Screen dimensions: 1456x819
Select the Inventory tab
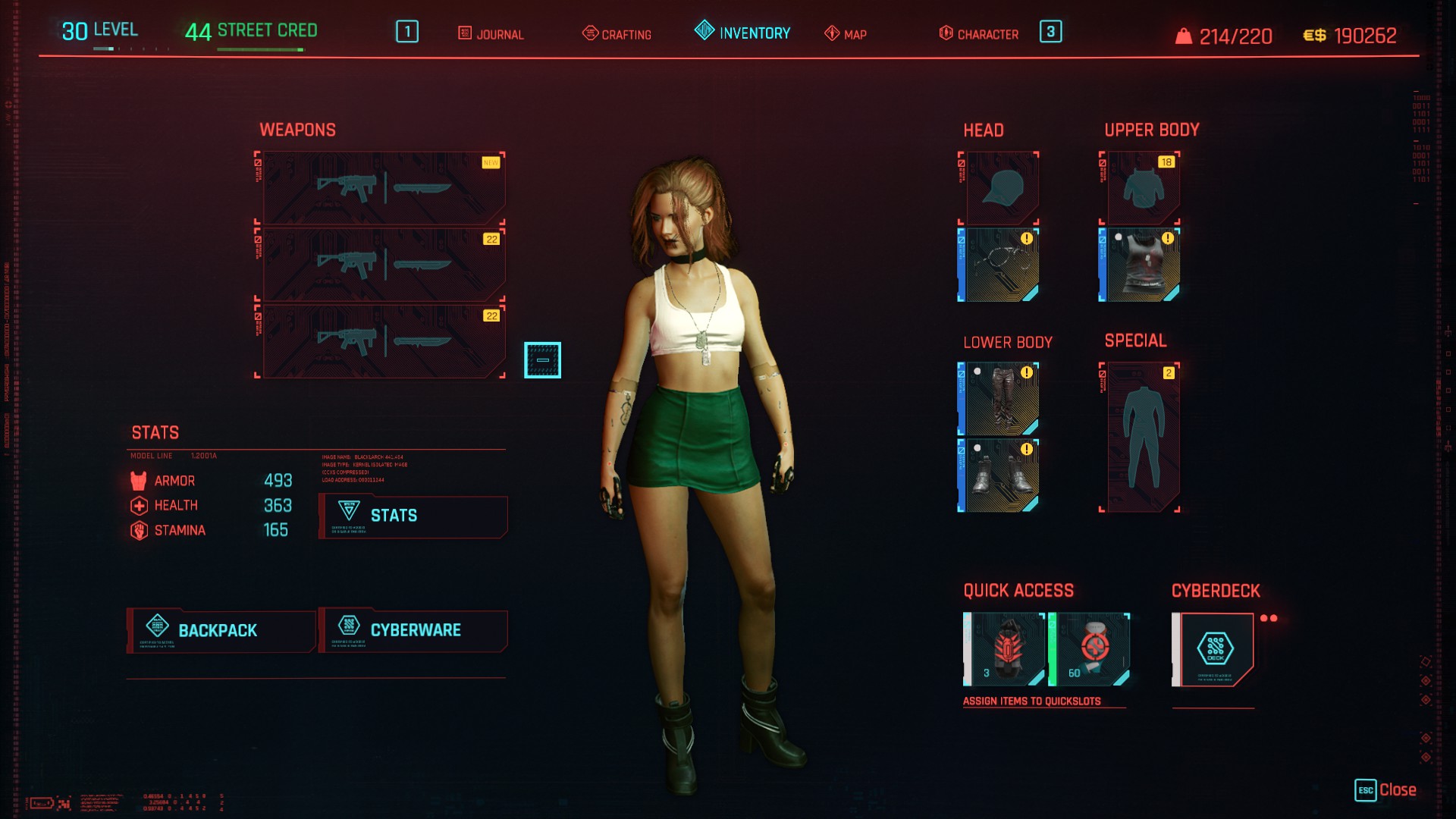[743, 33]
